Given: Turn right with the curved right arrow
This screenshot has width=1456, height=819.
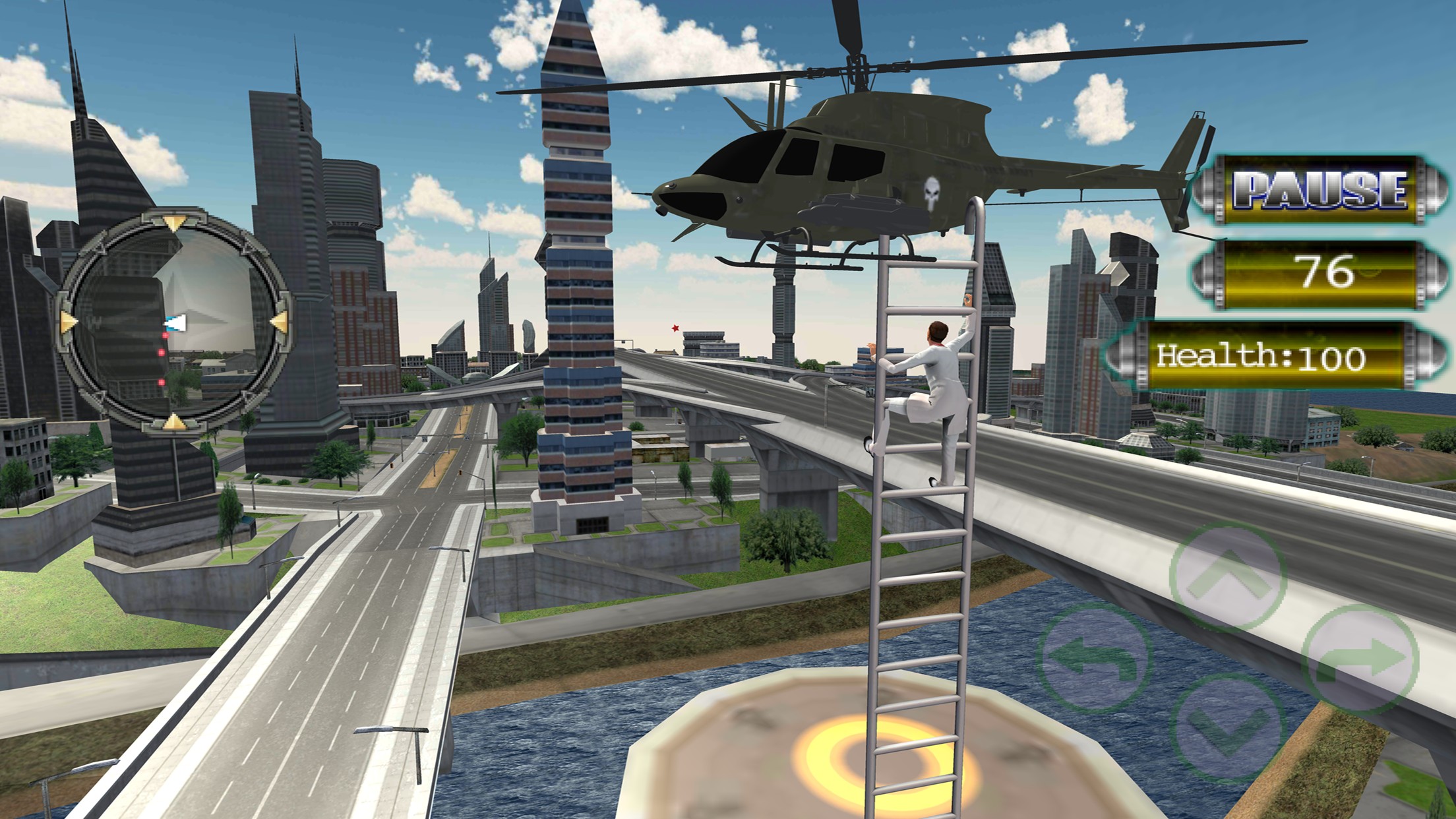Looking at the screenshot, I should pyautogui.click(x=1360, y=658).
